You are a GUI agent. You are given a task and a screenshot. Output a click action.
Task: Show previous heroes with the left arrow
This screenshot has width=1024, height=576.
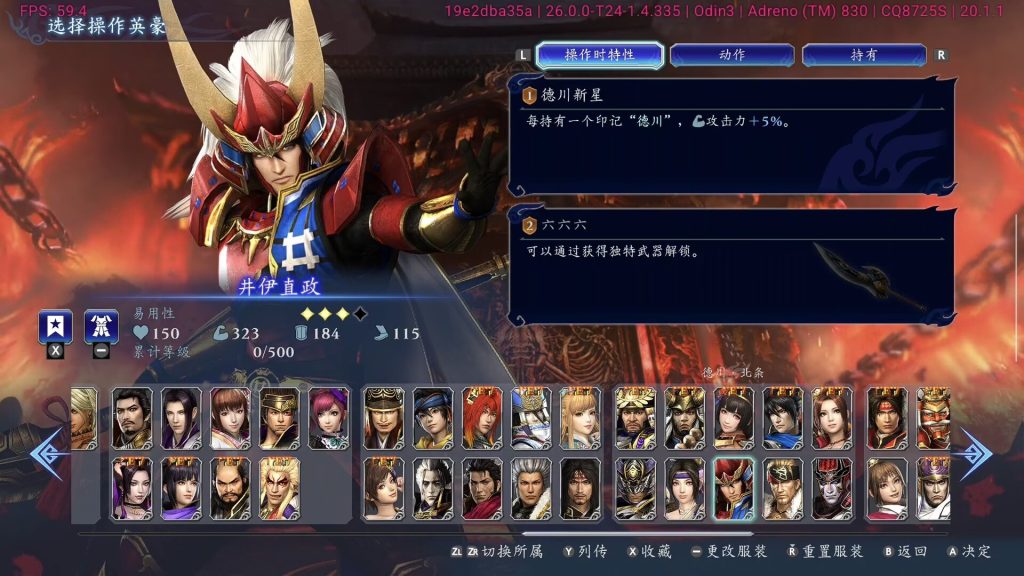pos(46,454)
